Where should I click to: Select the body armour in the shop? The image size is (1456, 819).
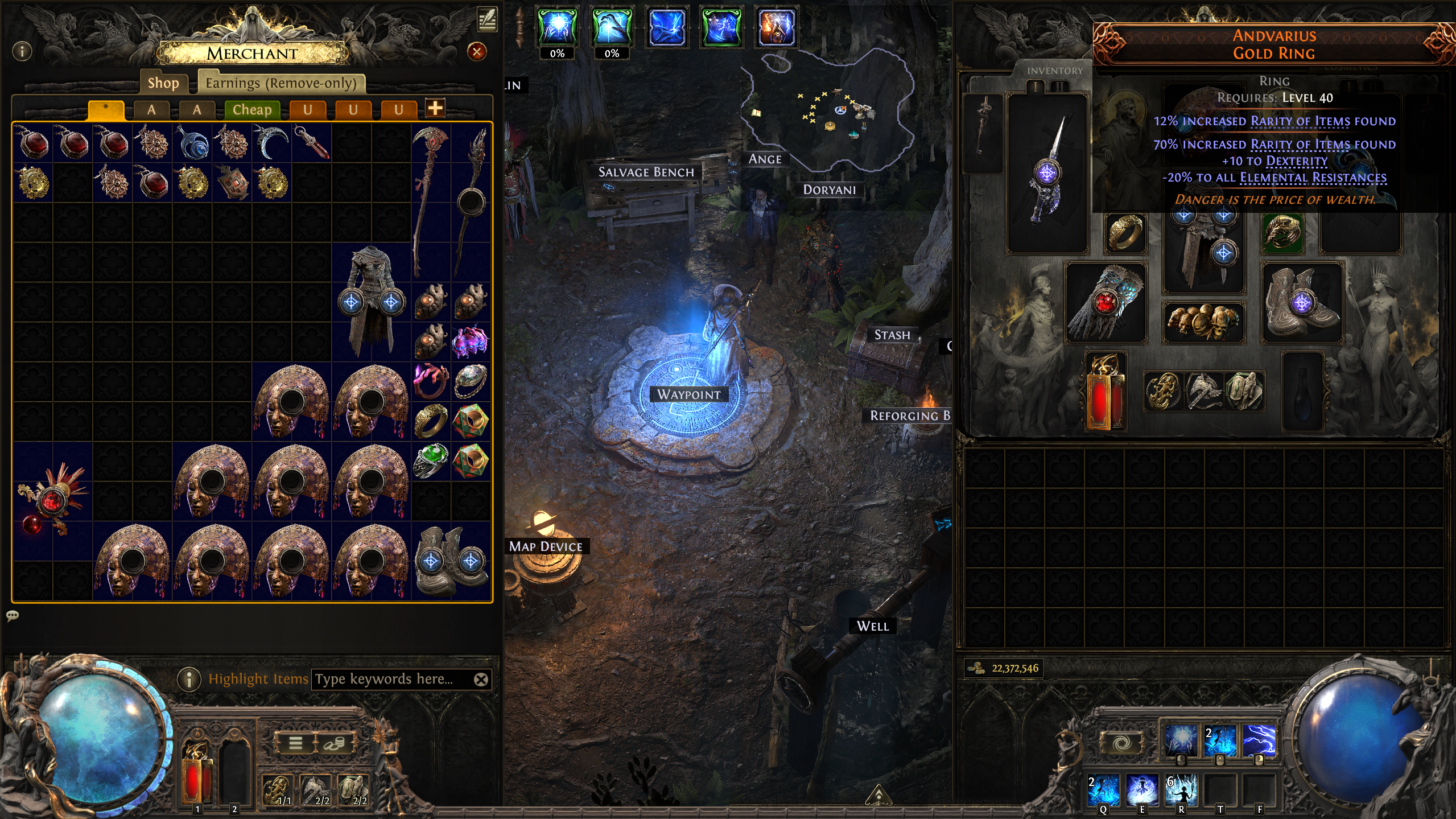(371, 302)
